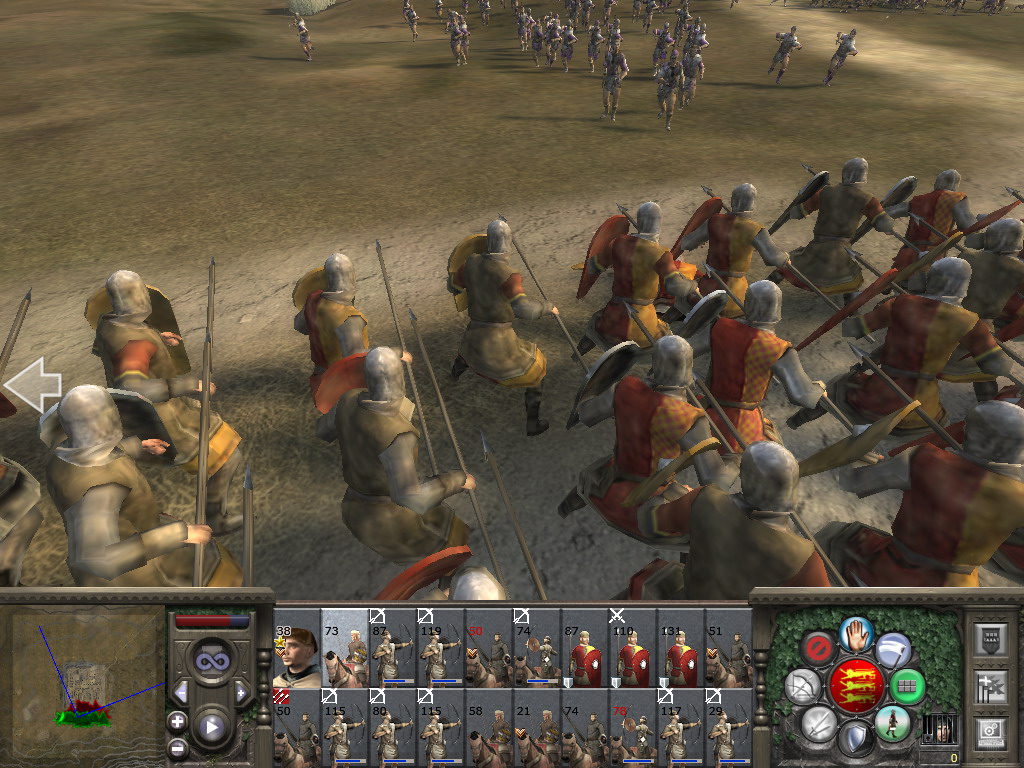Choose the archer unit card showing 119
Viewport: 1024px width, 768px height.
pyautogui.click(x=440, y=647)
